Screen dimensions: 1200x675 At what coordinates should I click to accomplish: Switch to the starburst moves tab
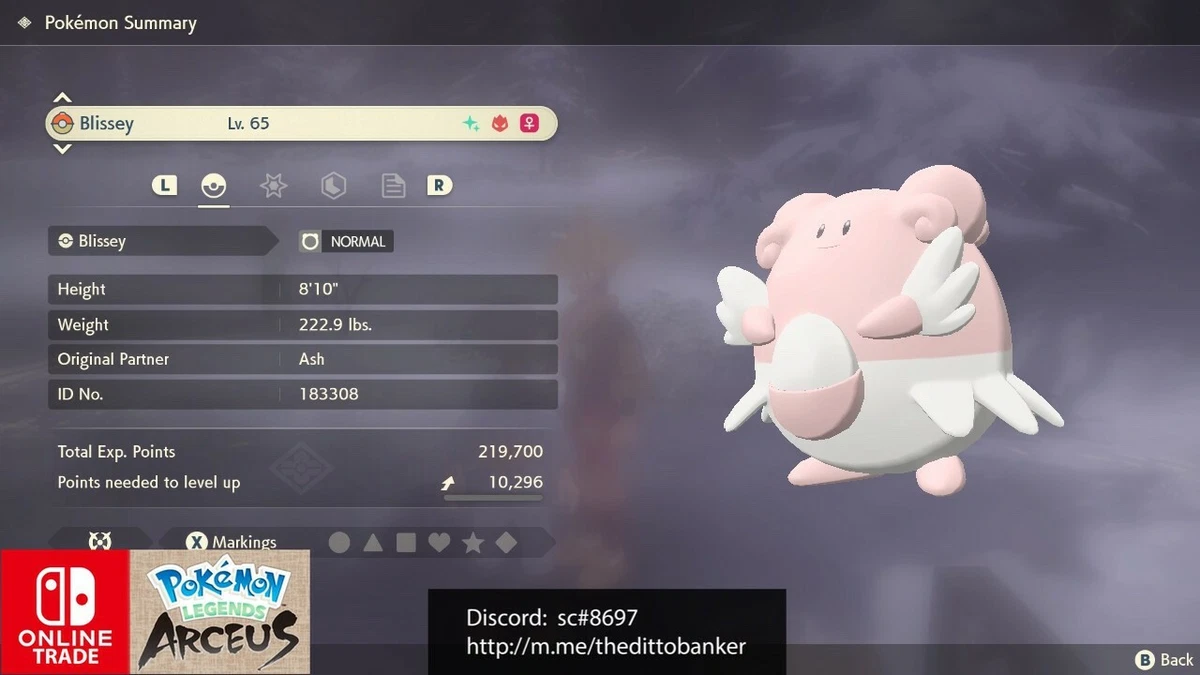click(273, 185)
